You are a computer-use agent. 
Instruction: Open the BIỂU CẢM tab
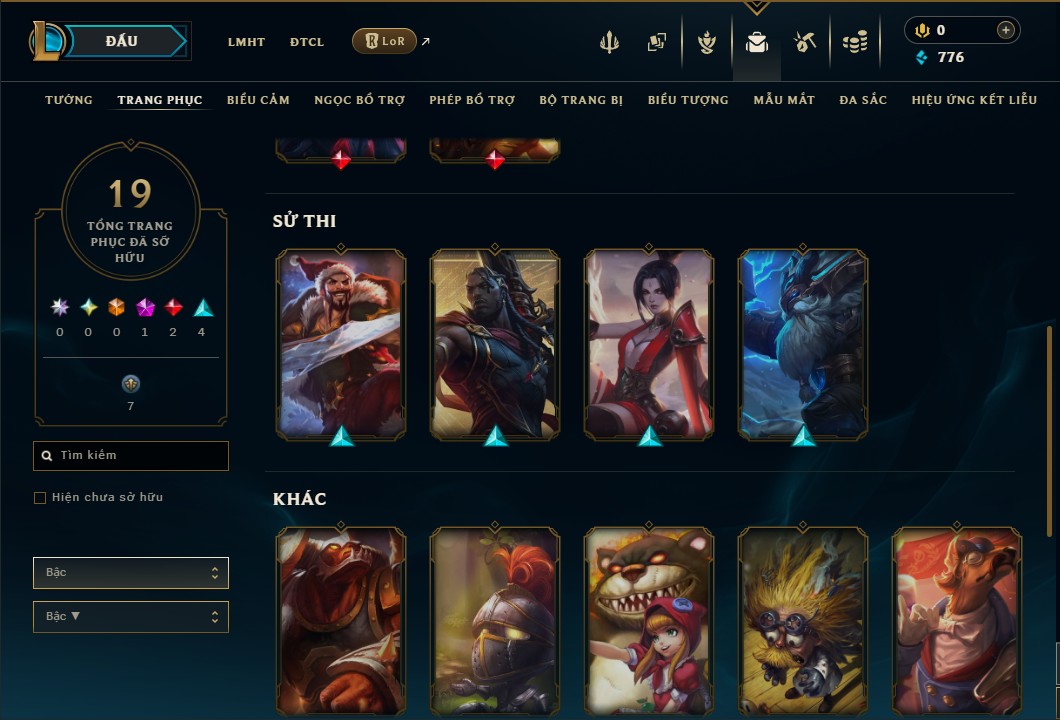(258, 100)
